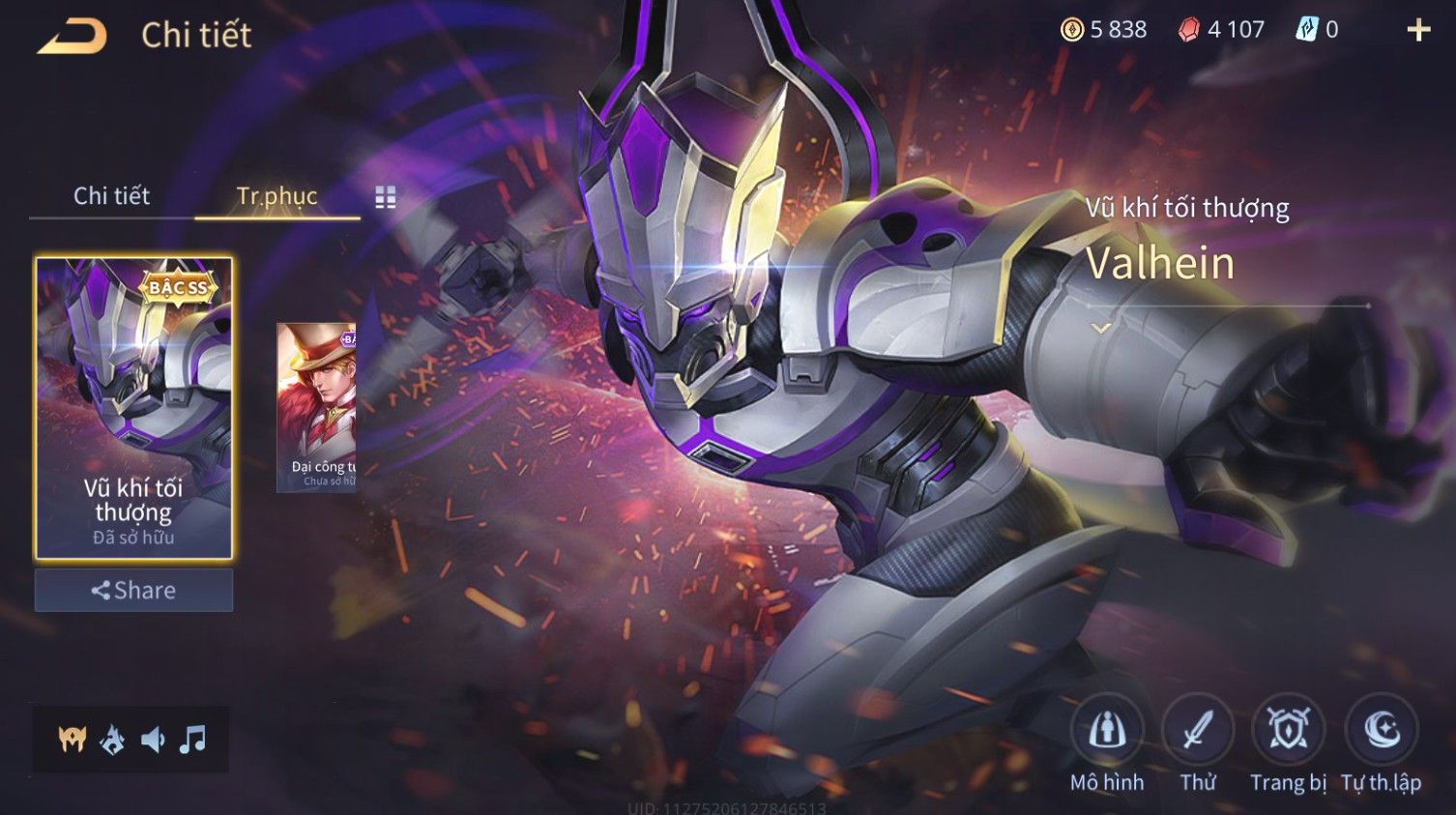Select the Vũ khí tối thượng skin card

click(x=133, y=407)
